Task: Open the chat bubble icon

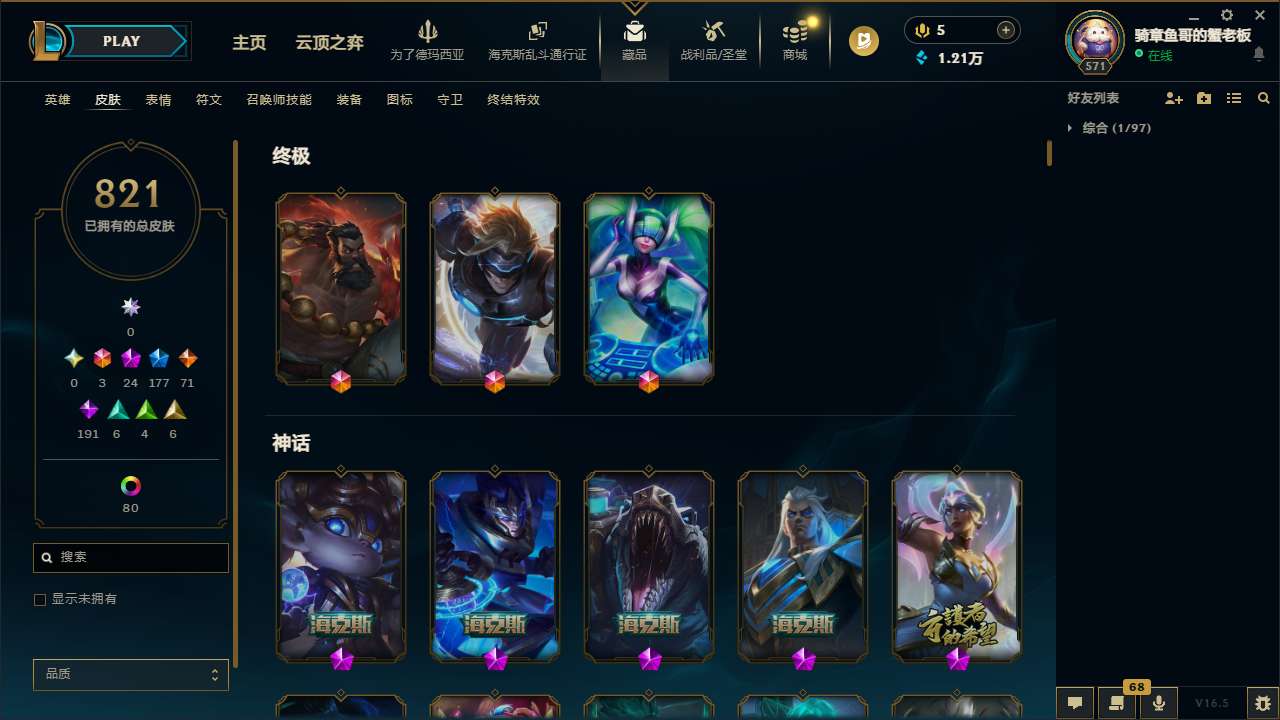Action: pos(1073,702)
